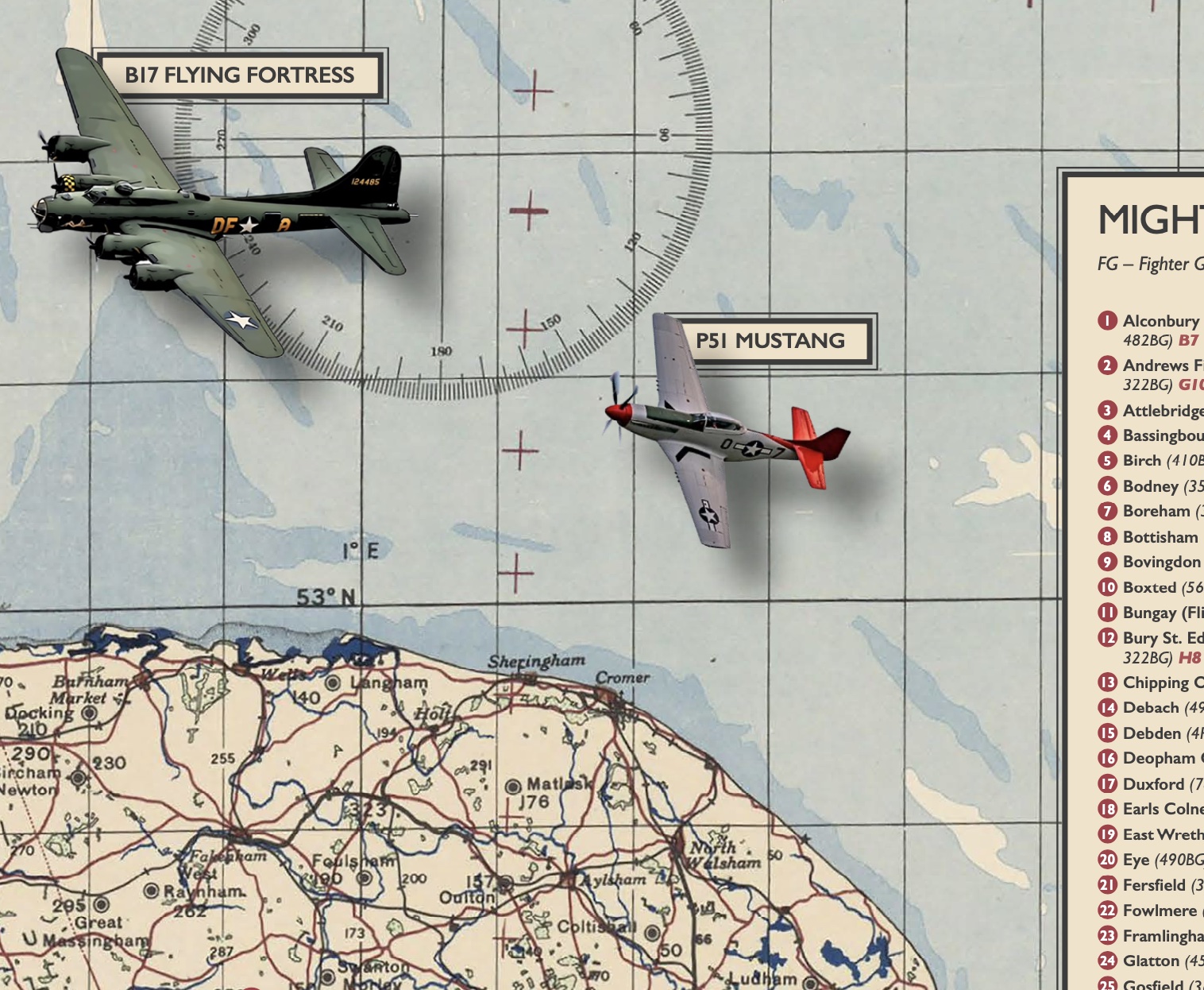Choose Bovingdon from the legend
The width and height of the screenshot is (1204, 990).
pos(1161,562)
